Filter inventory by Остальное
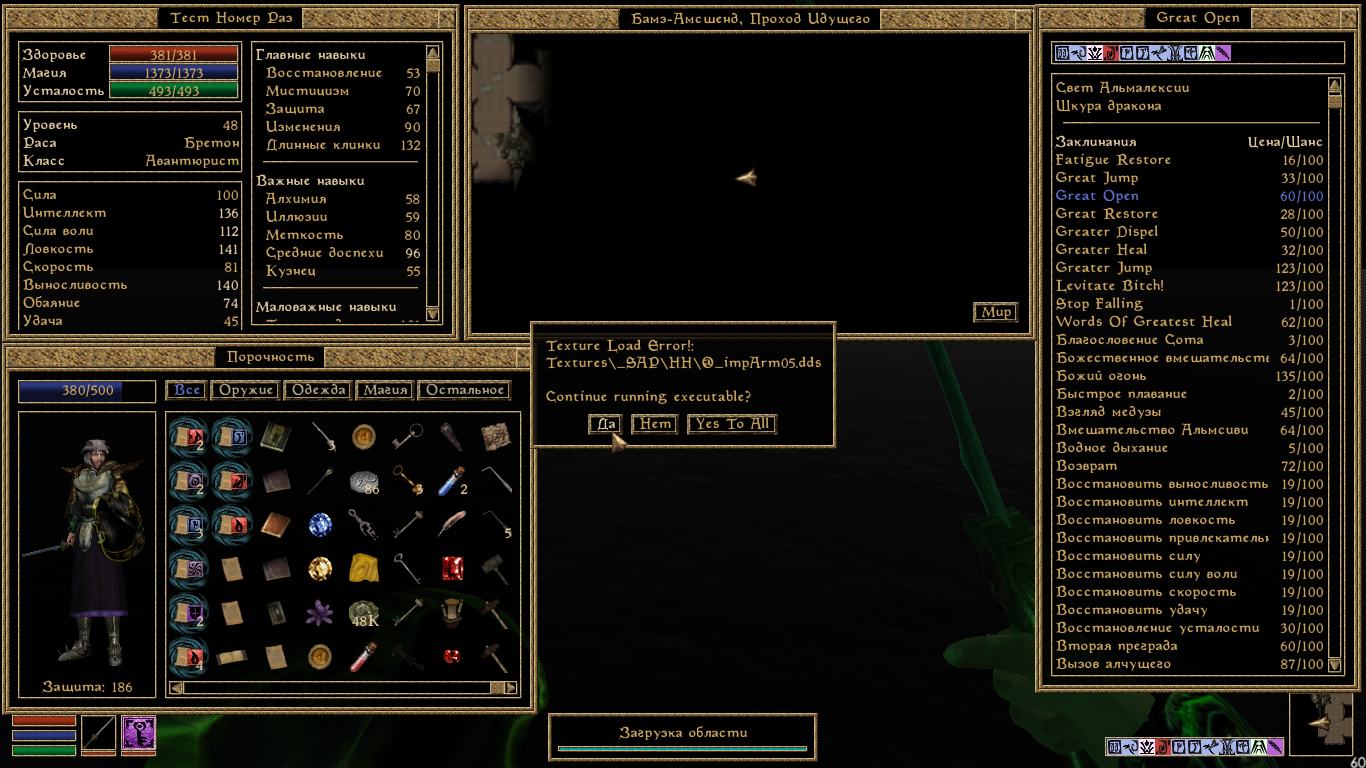Screen dimensions: 1366x768 point(465,390)
